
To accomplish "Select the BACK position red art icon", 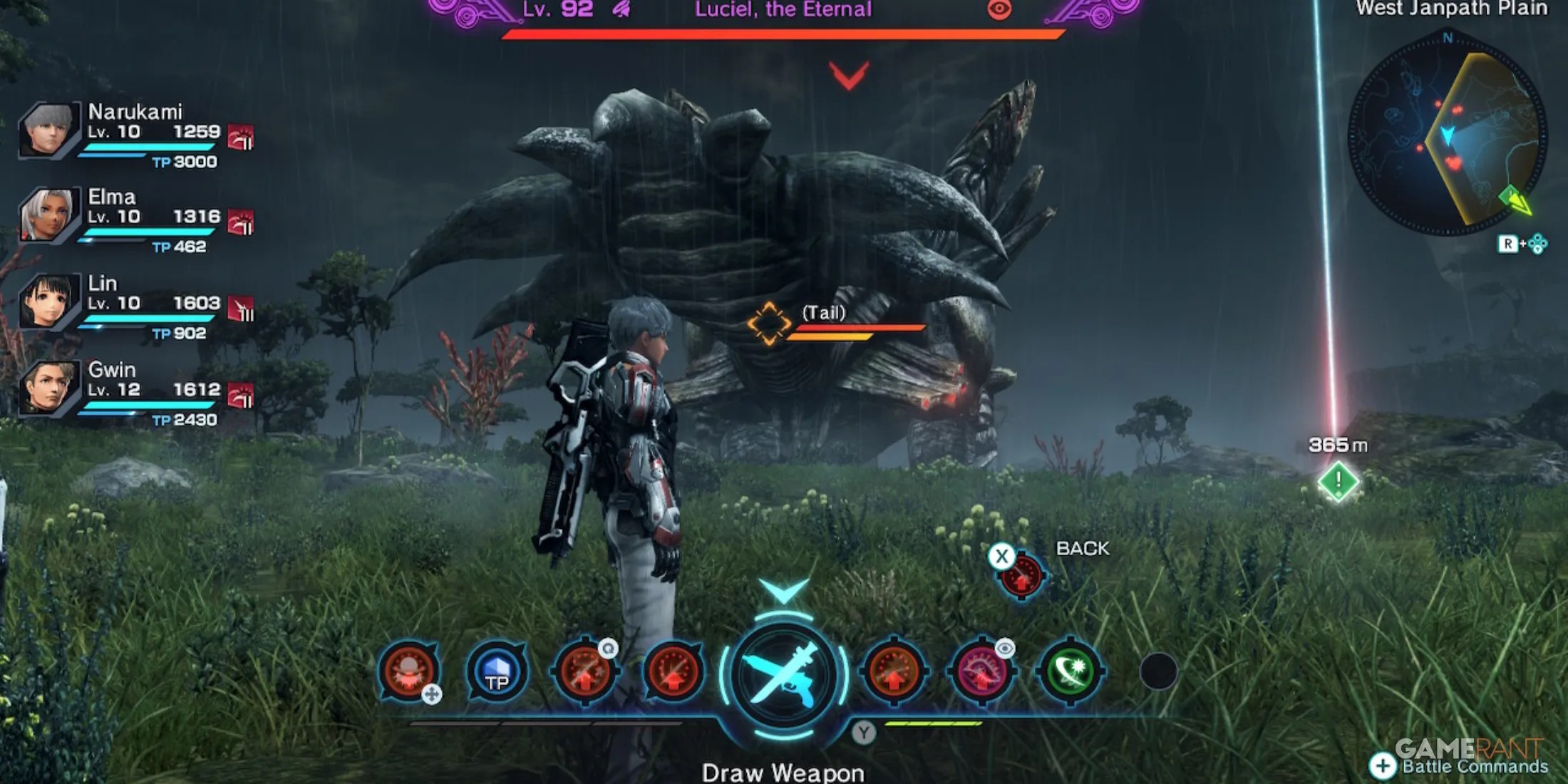I will (x=1021, y=576).
